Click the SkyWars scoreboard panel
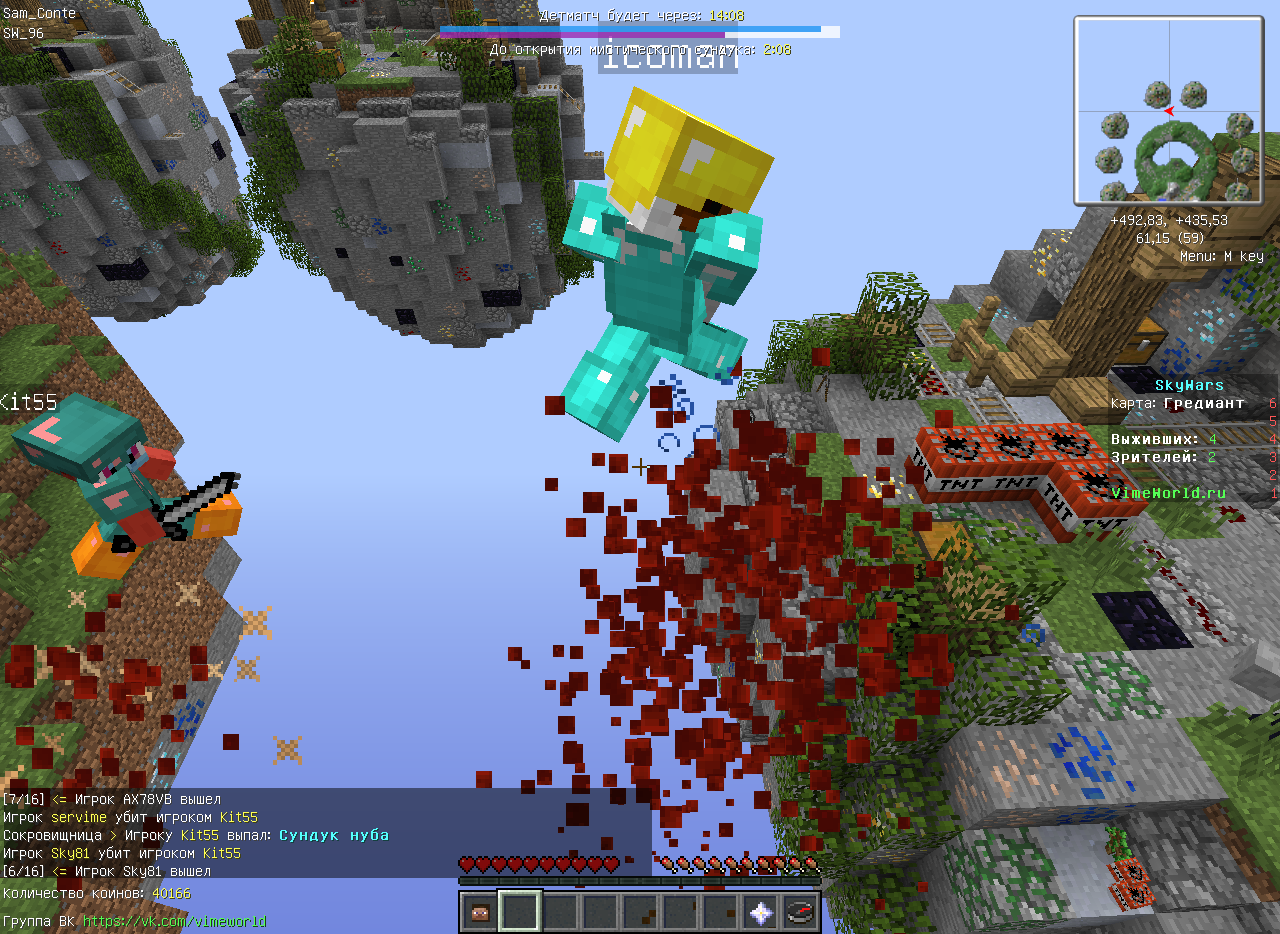The height and width of the screenshot is (934, 1280). [1192, 439]
